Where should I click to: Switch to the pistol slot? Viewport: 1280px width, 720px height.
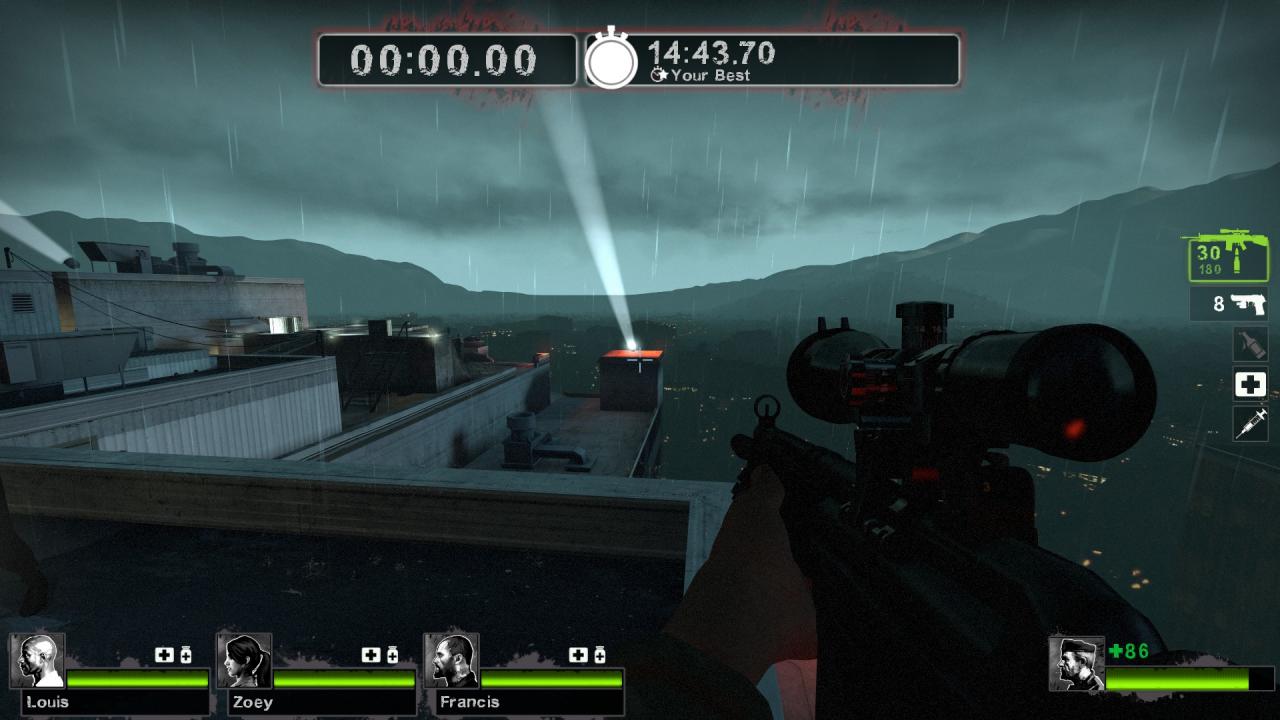pos(1229,303)
